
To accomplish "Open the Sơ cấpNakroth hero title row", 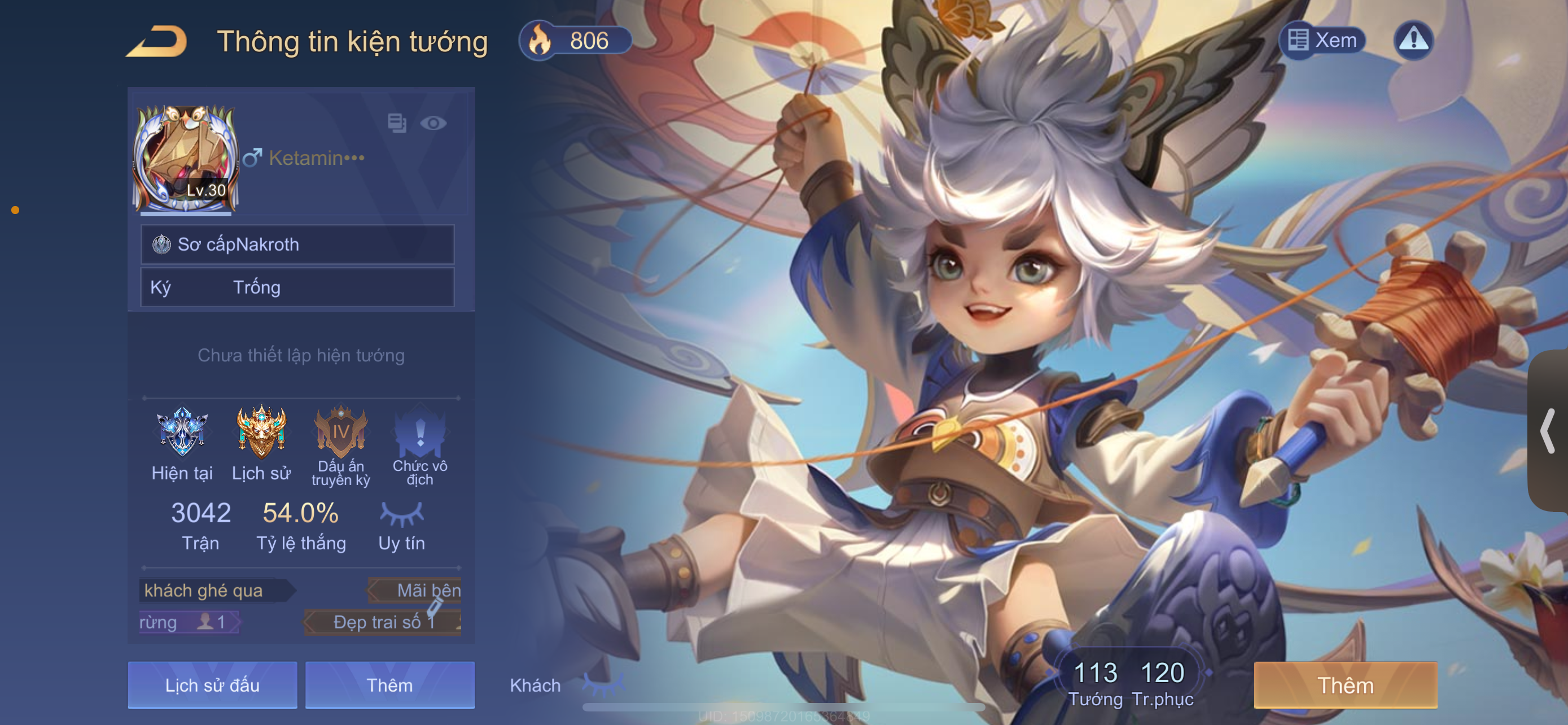I will click(x=297, y=244).
